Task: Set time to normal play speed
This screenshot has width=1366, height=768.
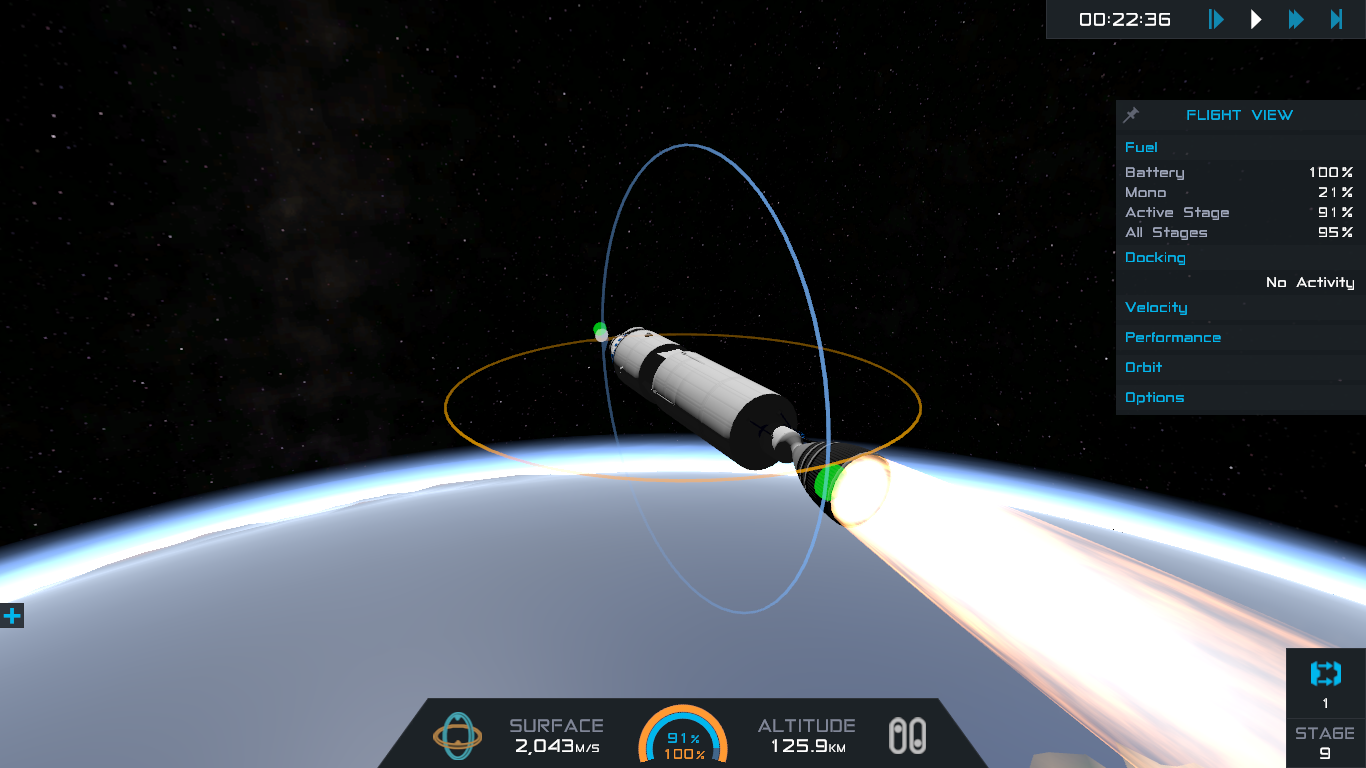Action: [x=1256, y=19]
